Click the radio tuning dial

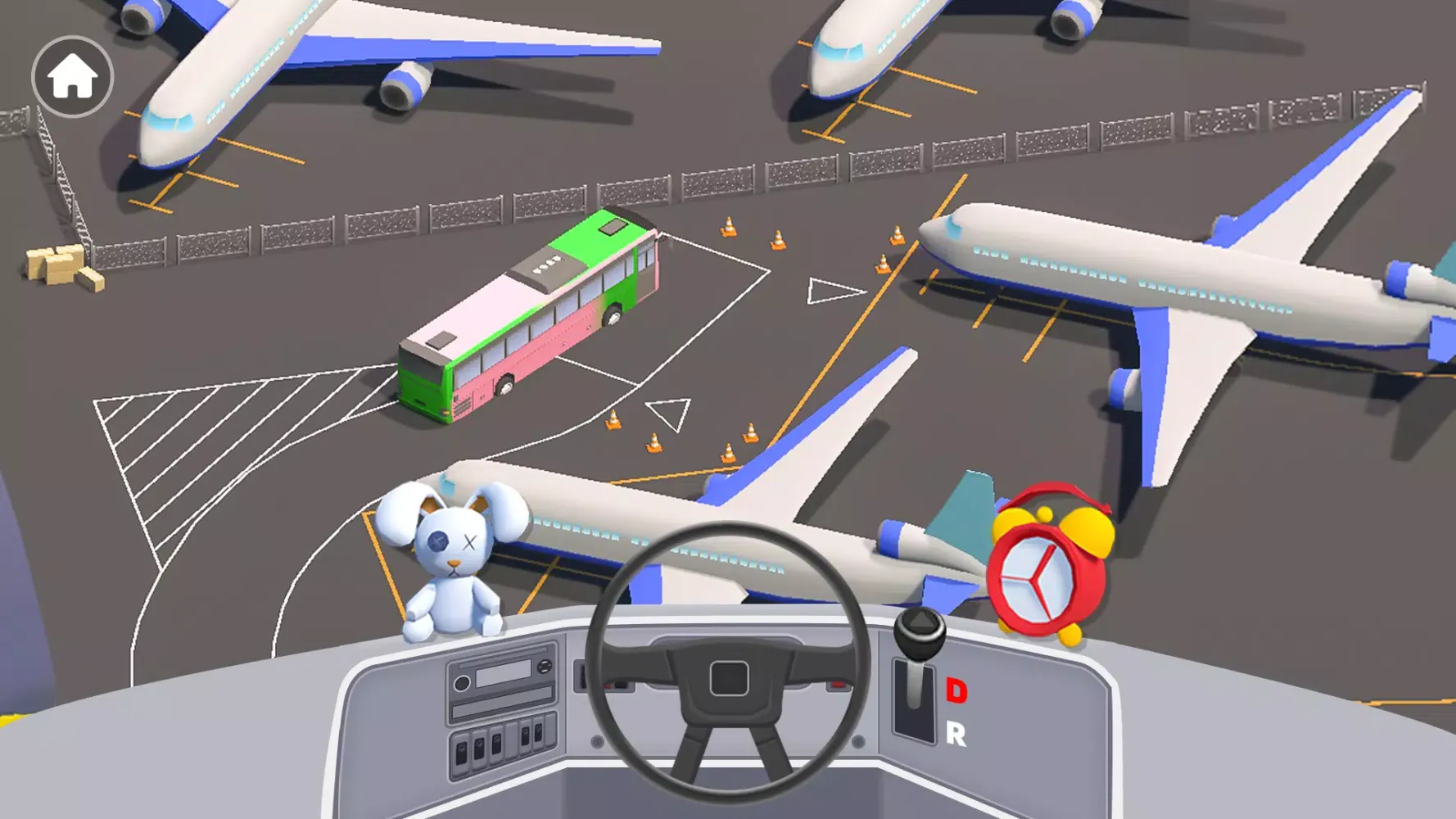click(545, 666)
